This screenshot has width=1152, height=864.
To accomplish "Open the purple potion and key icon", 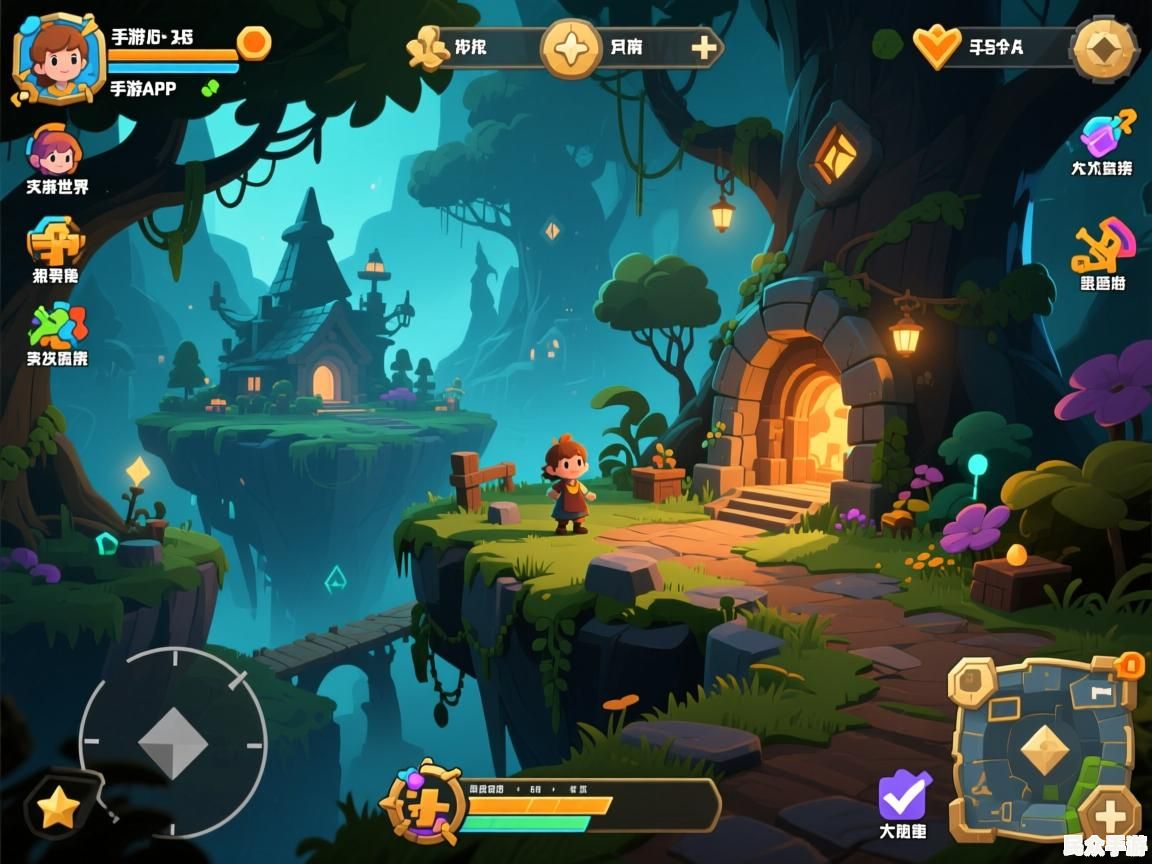I will pyautogui.click(x=1106, y=133).
